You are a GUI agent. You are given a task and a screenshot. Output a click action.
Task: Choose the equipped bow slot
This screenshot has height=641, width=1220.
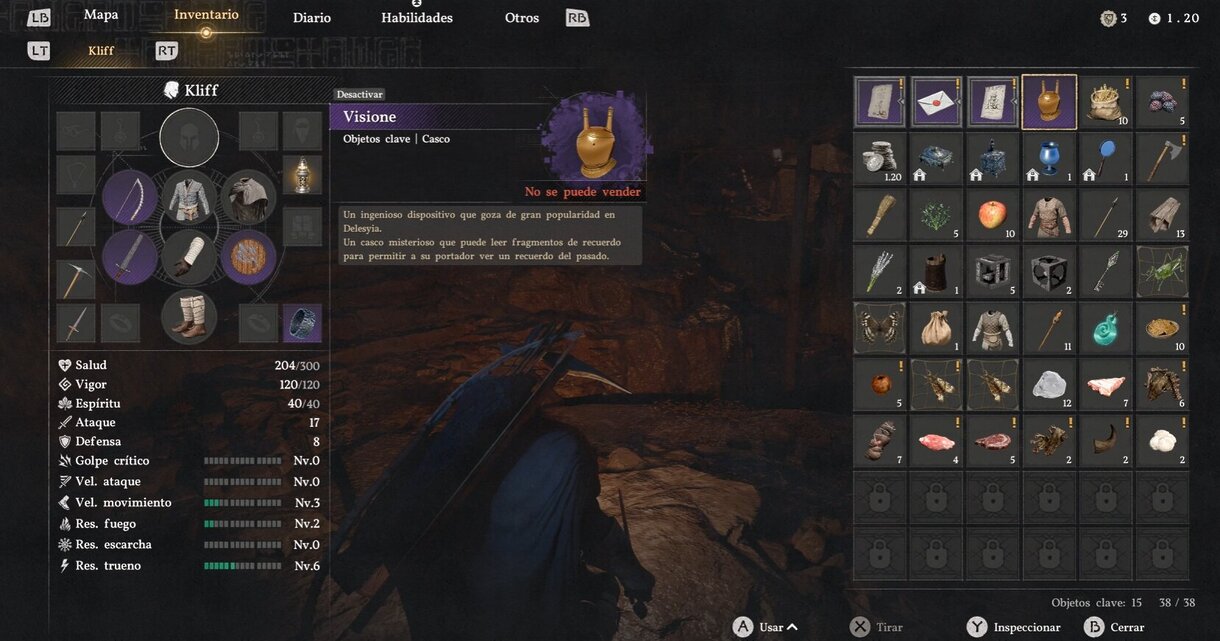[x=130, y=197]
